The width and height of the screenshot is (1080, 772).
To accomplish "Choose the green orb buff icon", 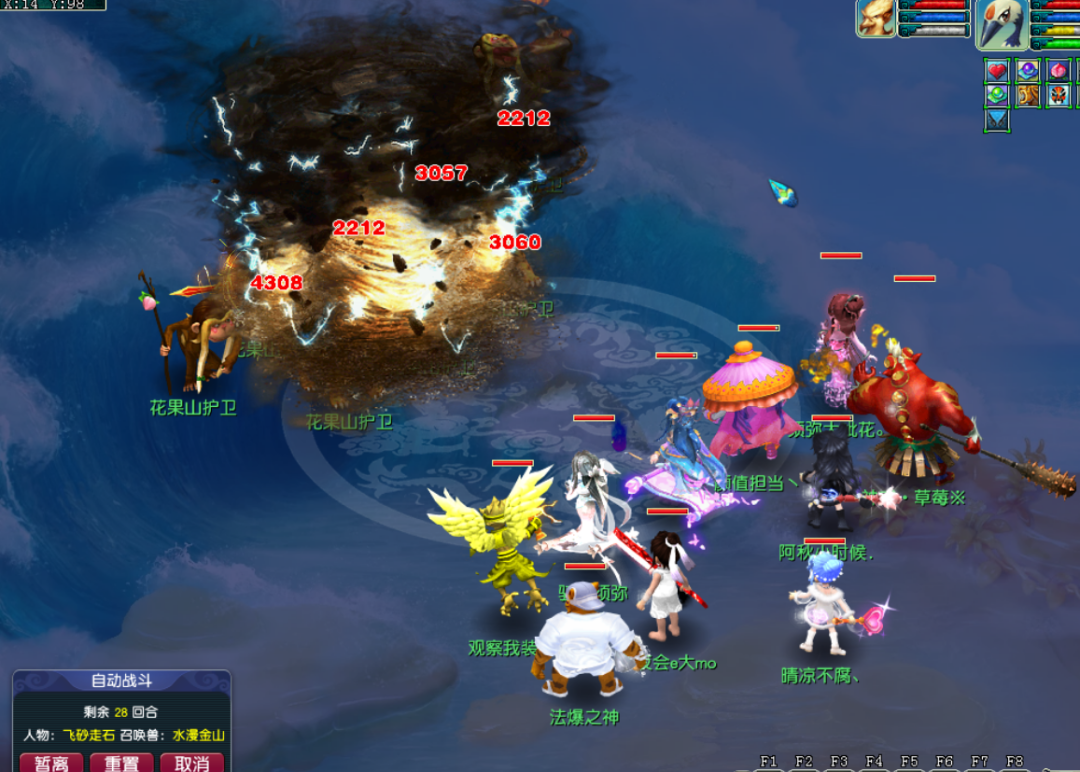I will (x=997, y=96).
